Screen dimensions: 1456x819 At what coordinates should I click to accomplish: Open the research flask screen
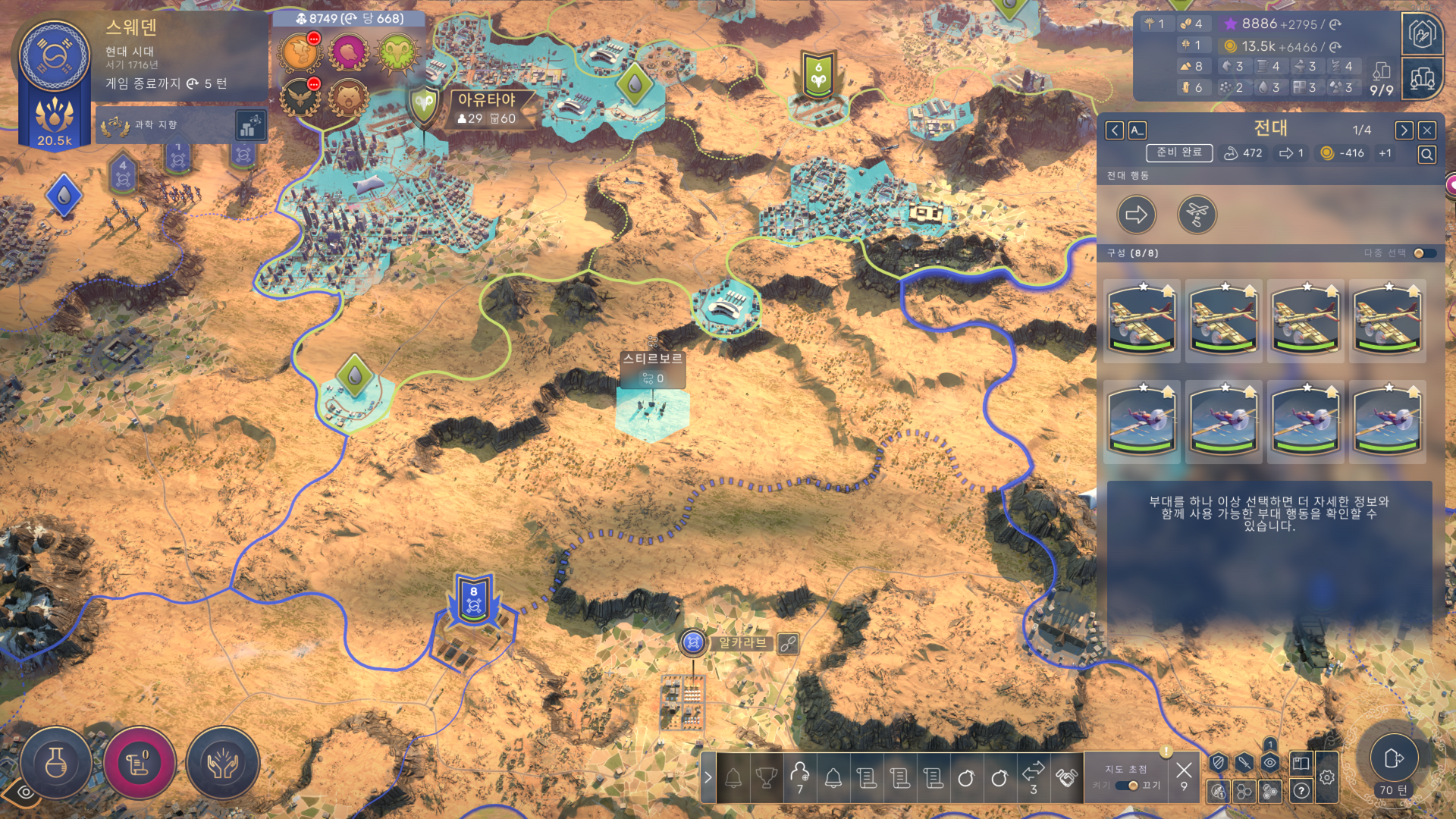56,763
